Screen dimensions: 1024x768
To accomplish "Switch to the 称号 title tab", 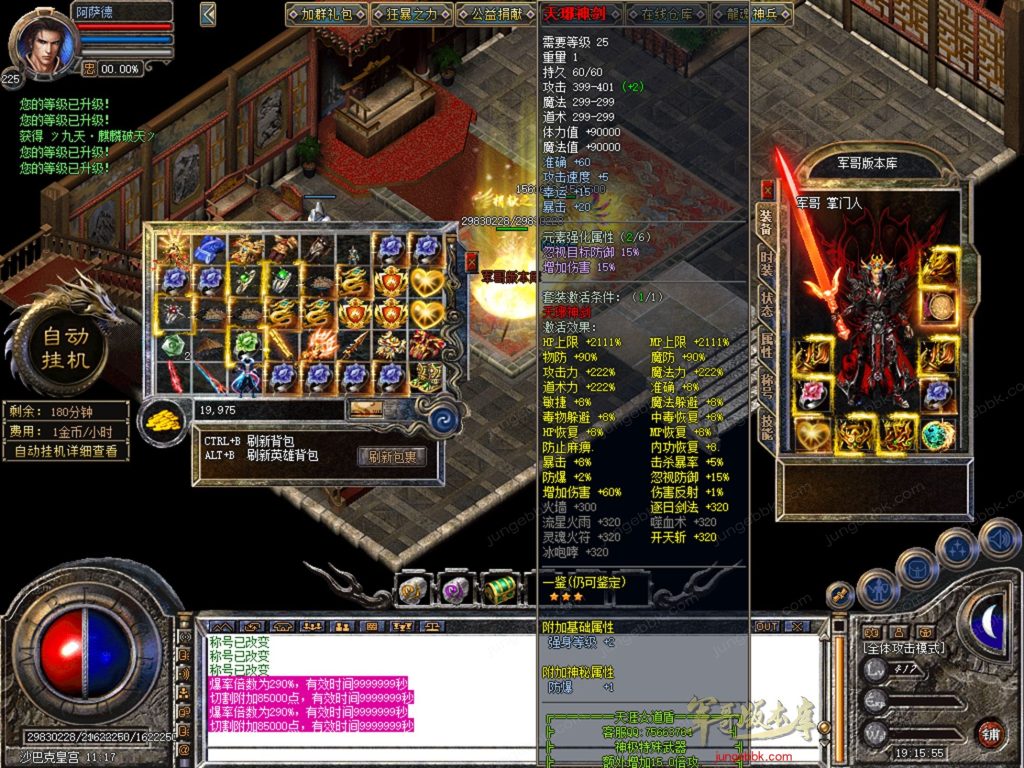I will point(766,387).
